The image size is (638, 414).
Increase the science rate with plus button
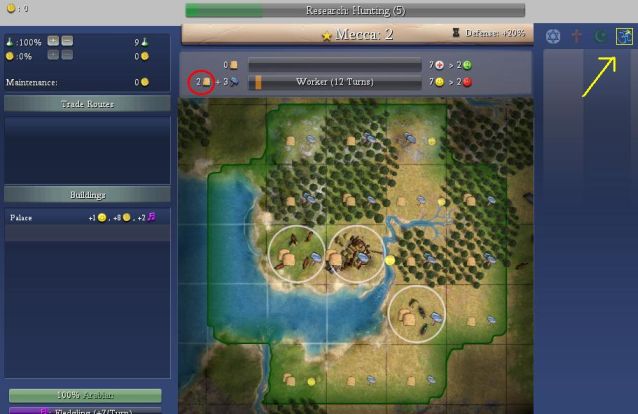tap(53, 41)
